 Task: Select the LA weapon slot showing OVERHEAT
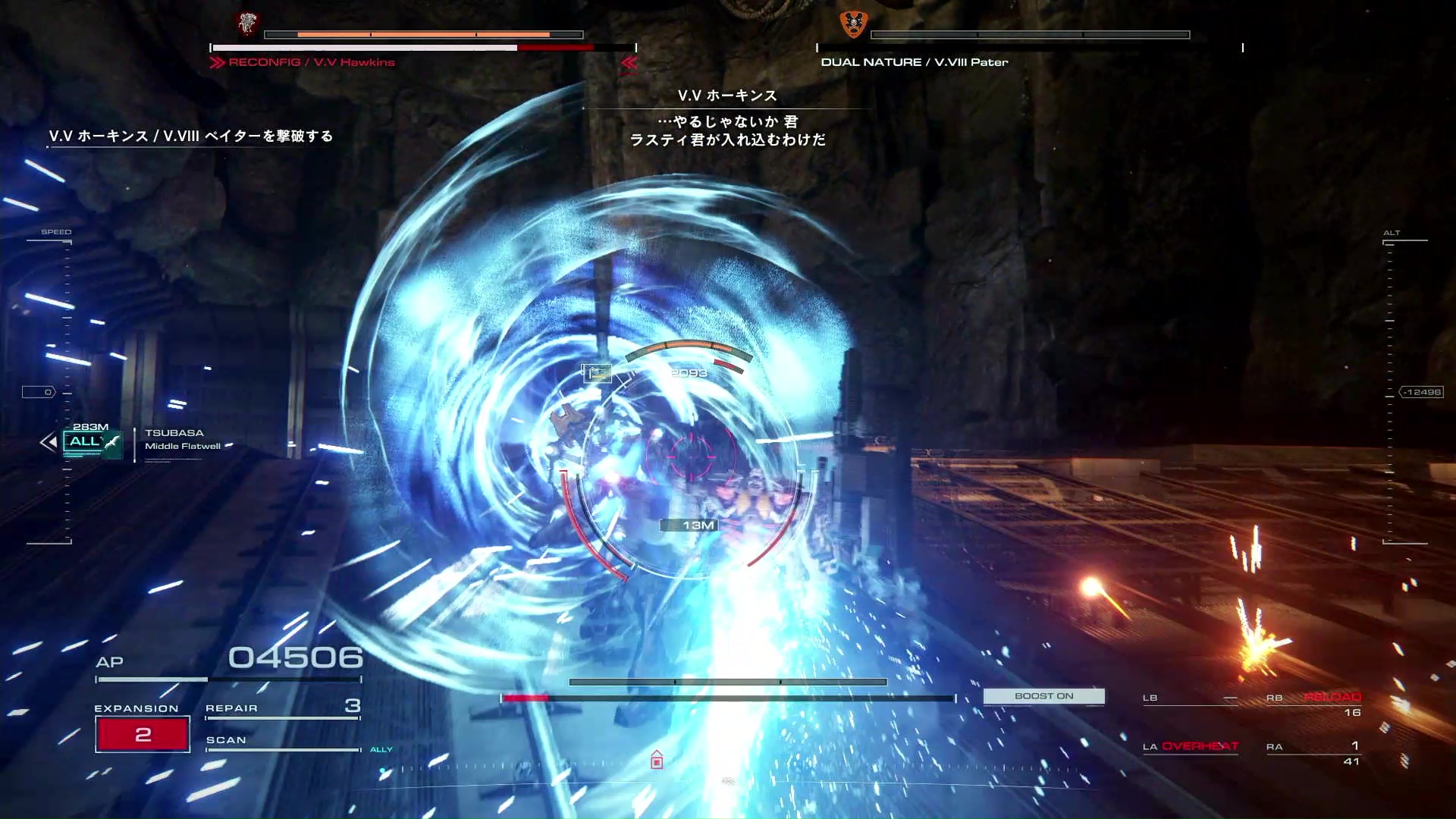point(1190,747)
